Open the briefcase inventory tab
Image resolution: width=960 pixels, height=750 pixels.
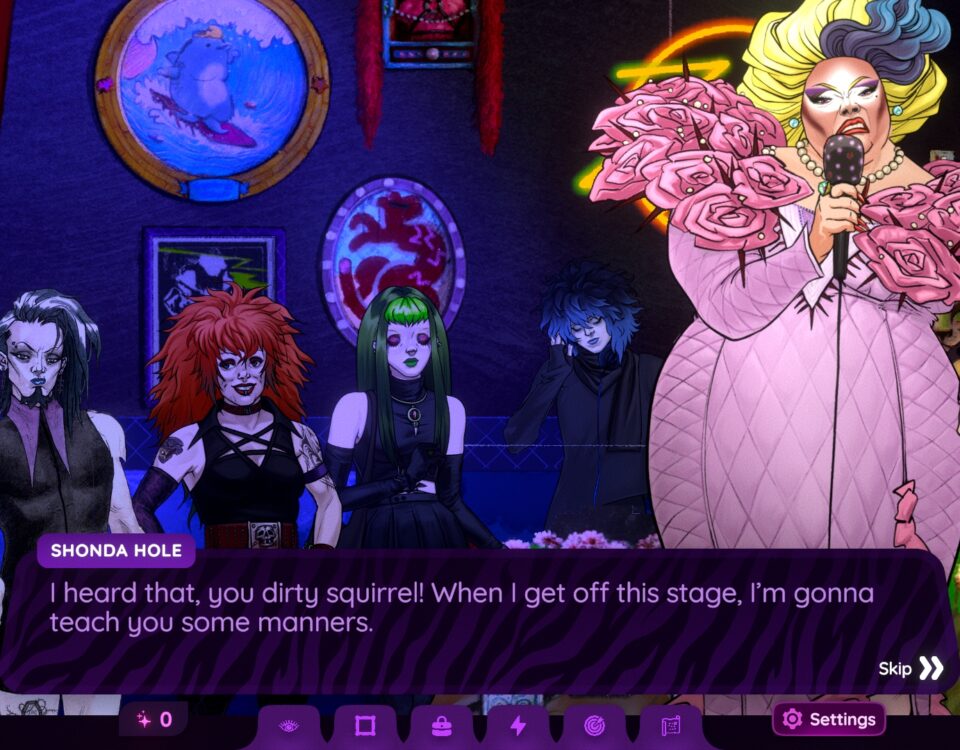441,726
